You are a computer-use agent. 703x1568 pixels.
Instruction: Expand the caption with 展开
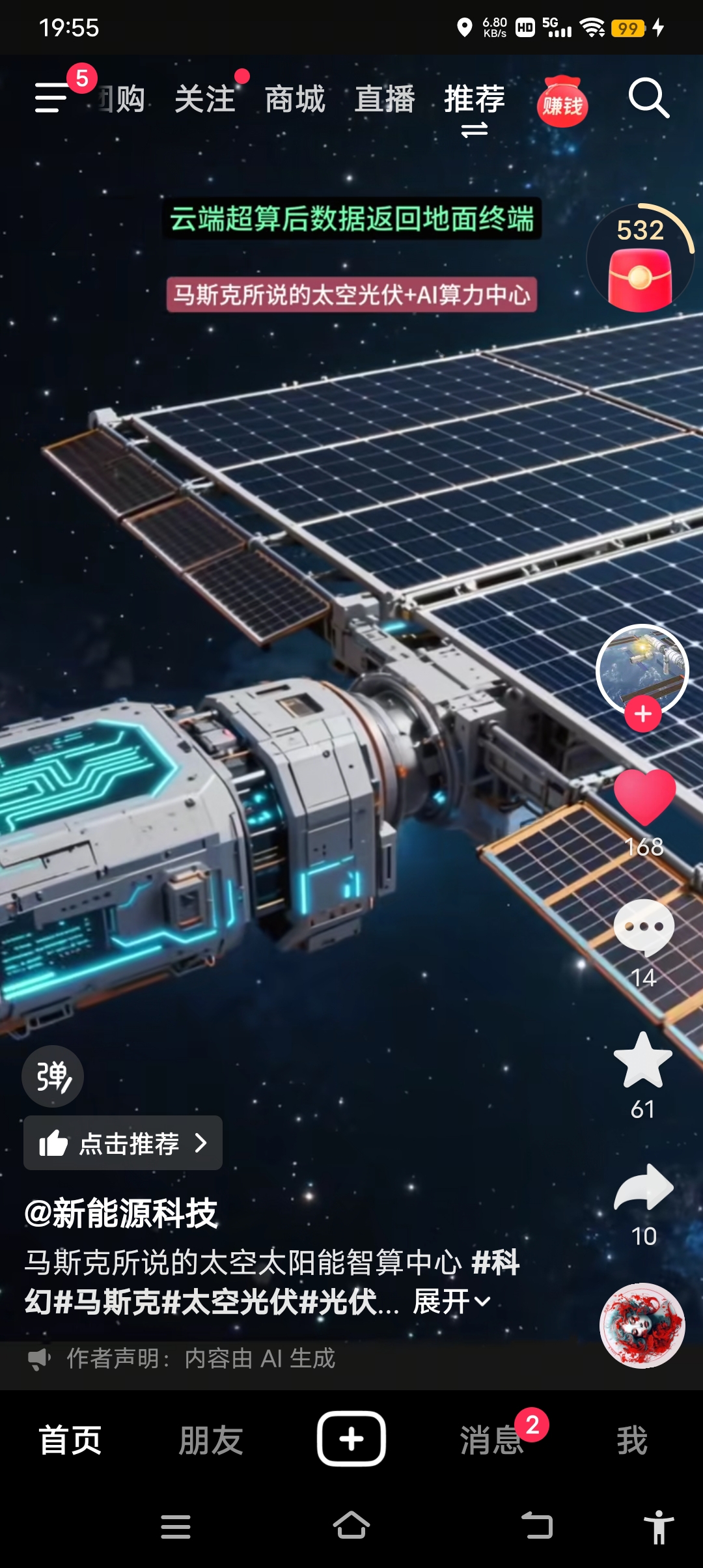452,1302
